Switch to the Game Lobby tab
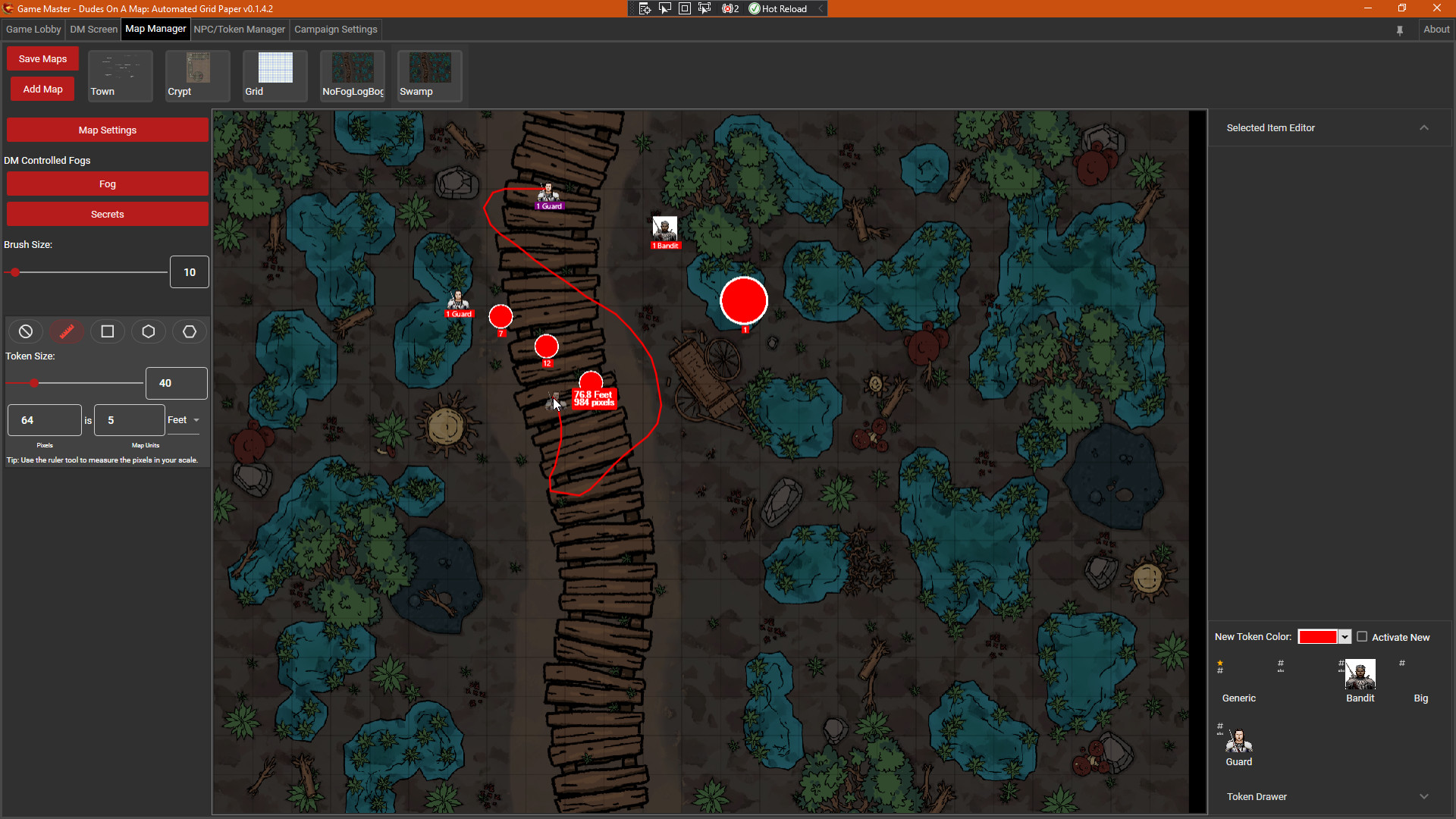 33,30
